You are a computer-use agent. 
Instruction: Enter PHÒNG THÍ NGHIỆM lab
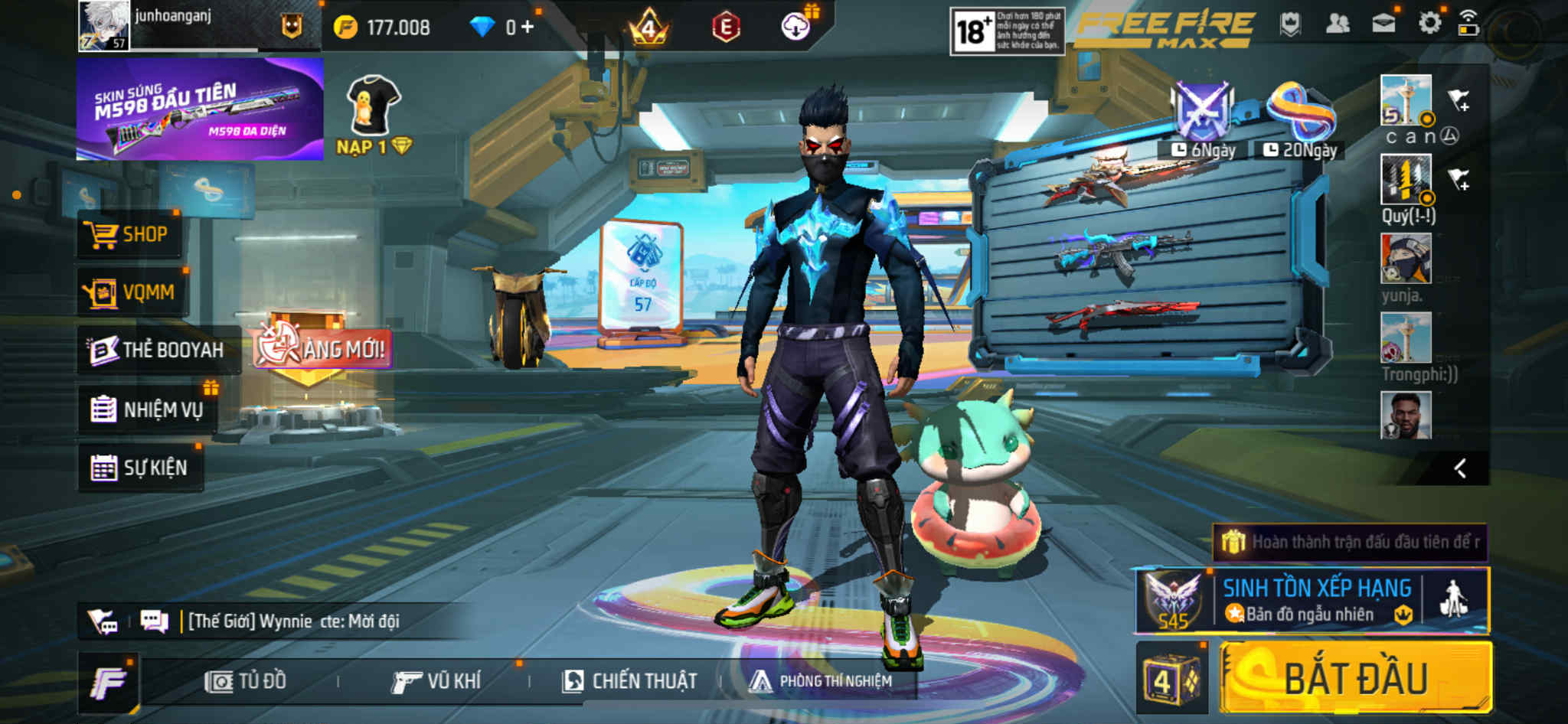(x=822, y=681)
